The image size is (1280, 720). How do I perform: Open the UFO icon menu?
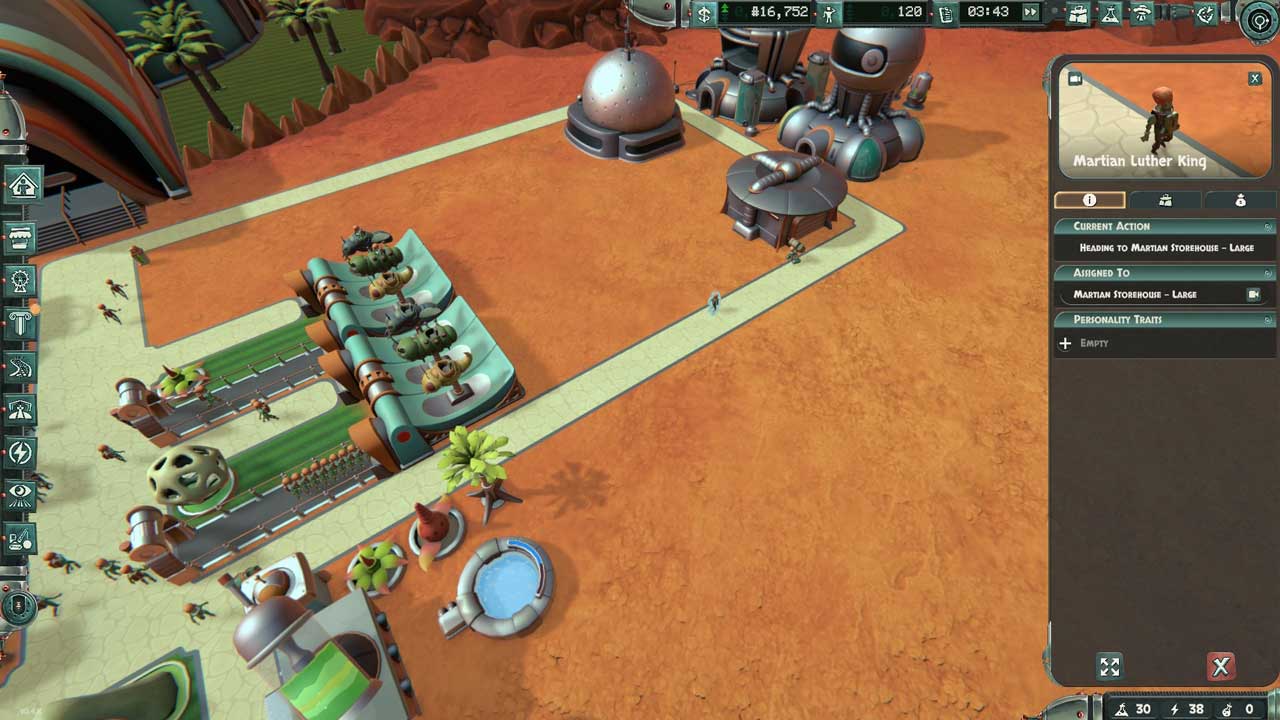(1141, 13)
